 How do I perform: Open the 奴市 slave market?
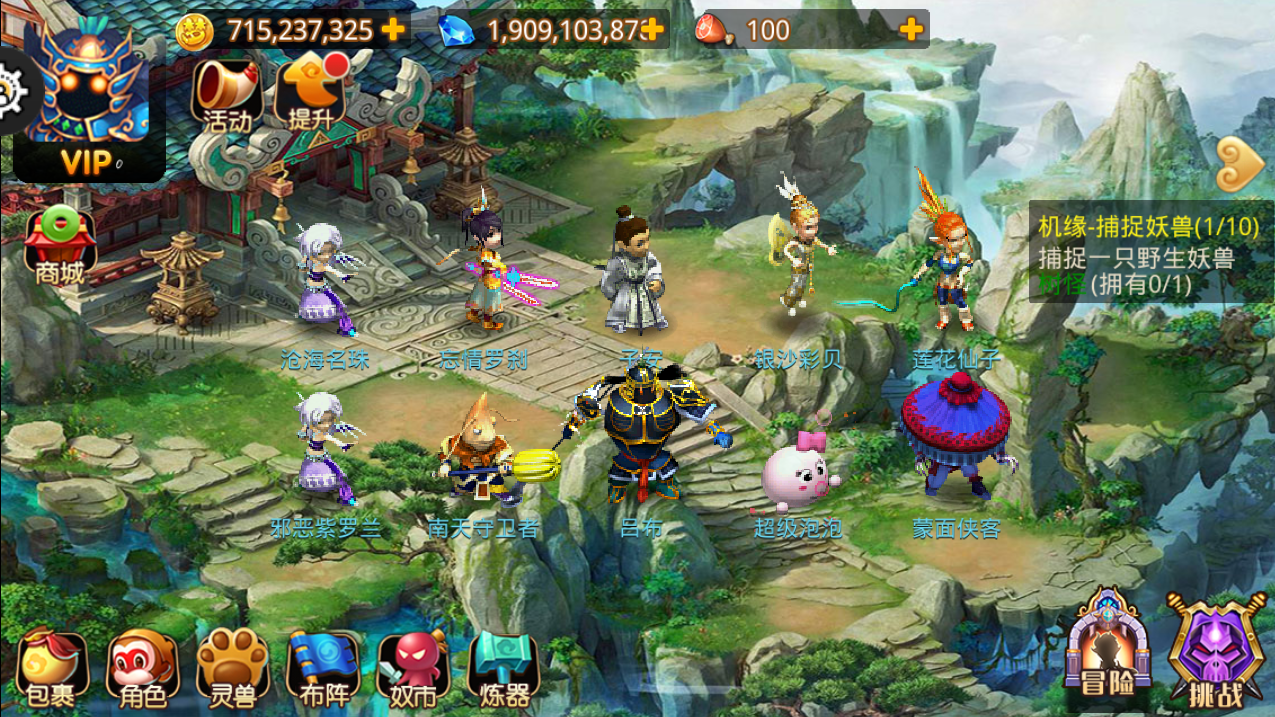[413, 669]
